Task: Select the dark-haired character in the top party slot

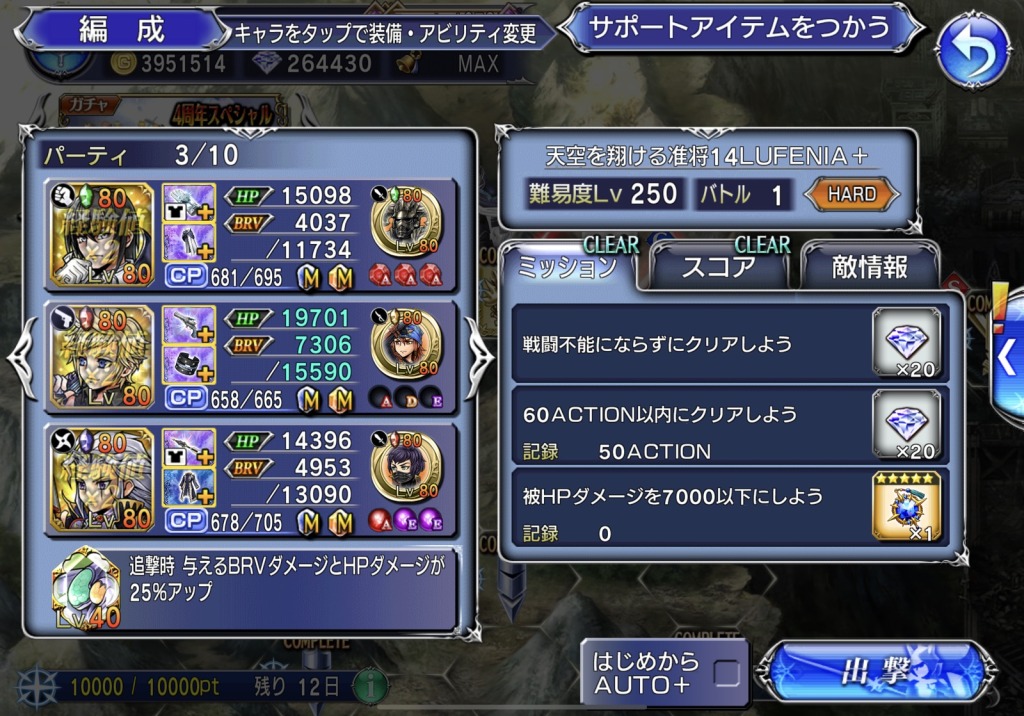Action: point(103,234)
